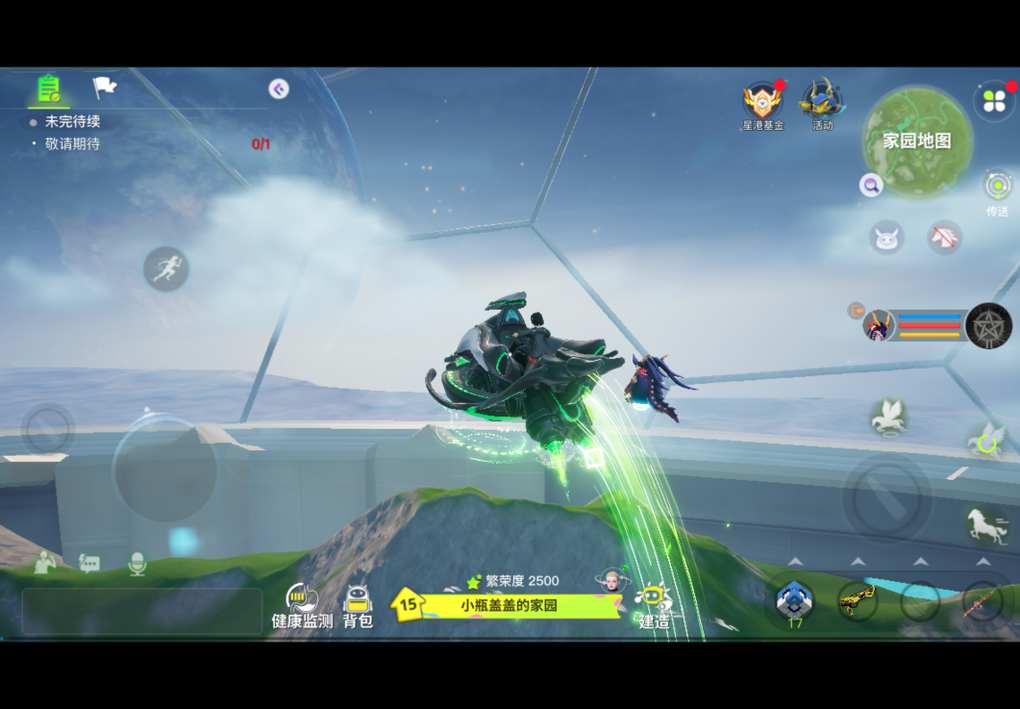Viewport: 1020px width, 709px height.
Task: Open the four-leaf clover main menu
Action: [994, 100]
